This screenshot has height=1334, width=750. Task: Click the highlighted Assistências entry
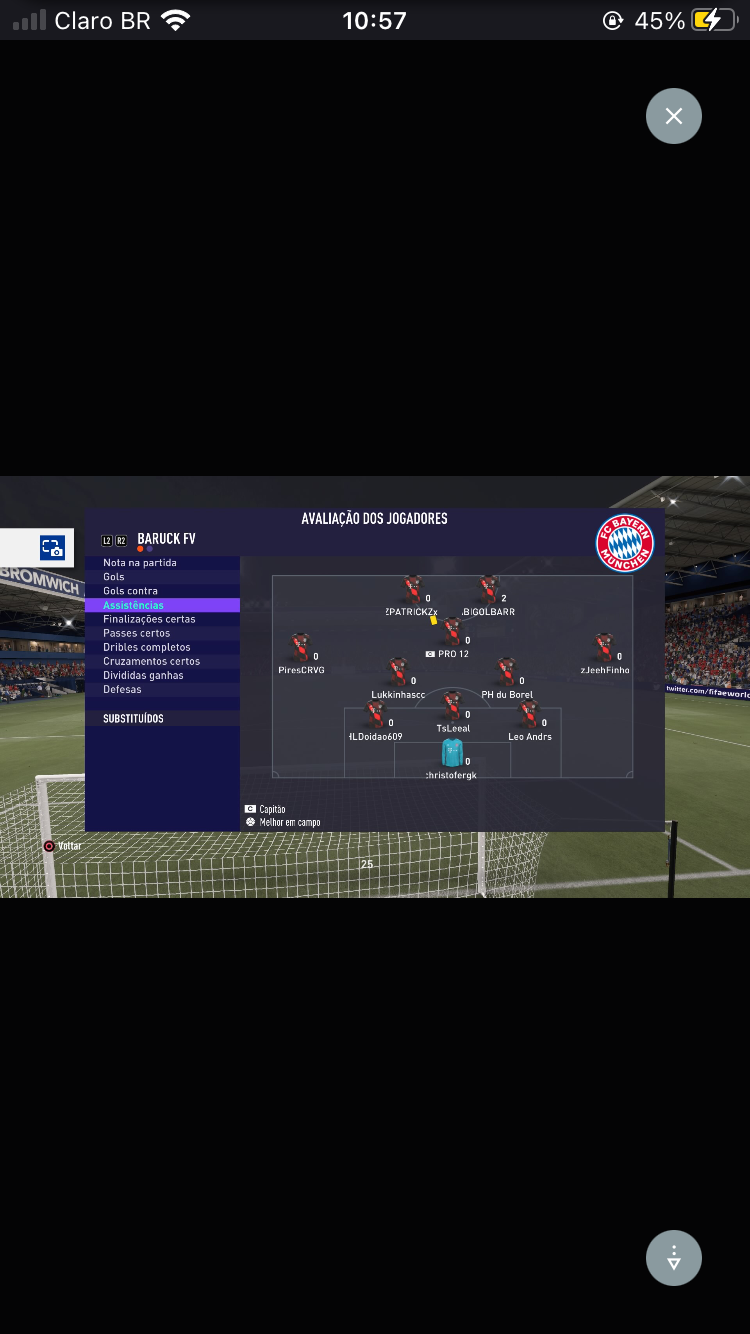click(134, 605)
